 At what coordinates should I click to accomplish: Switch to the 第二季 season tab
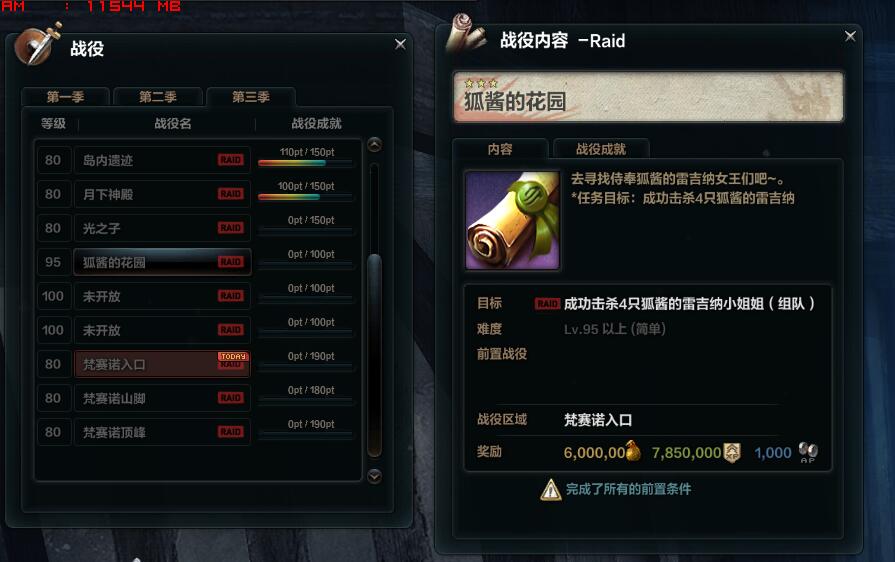pyautogui.click(x=158, y=97)
